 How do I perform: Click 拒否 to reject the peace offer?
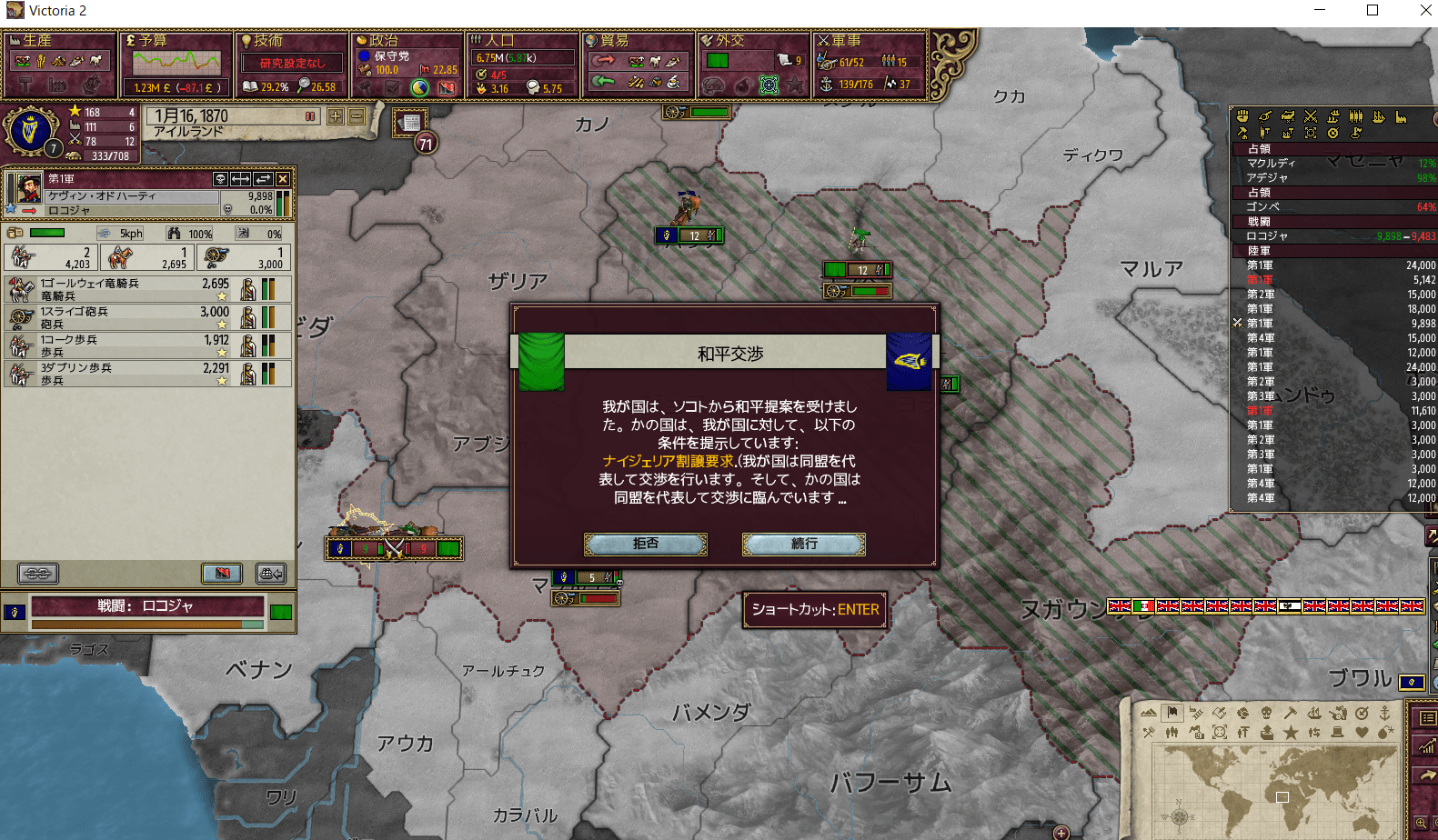pyautogui.click(x=646, y=544)
